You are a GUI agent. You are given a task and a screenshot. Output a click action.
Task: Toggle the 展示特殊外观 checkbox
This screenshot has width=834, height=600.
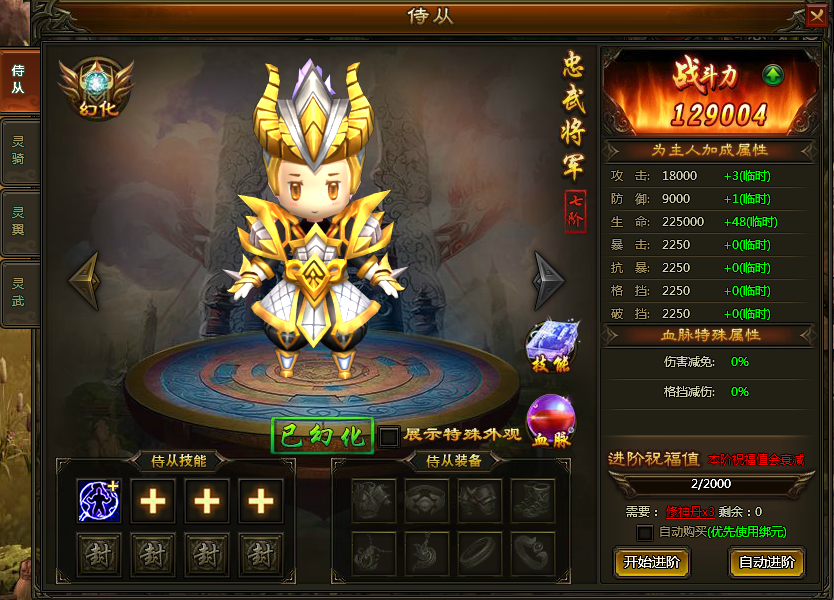point(389,436)
